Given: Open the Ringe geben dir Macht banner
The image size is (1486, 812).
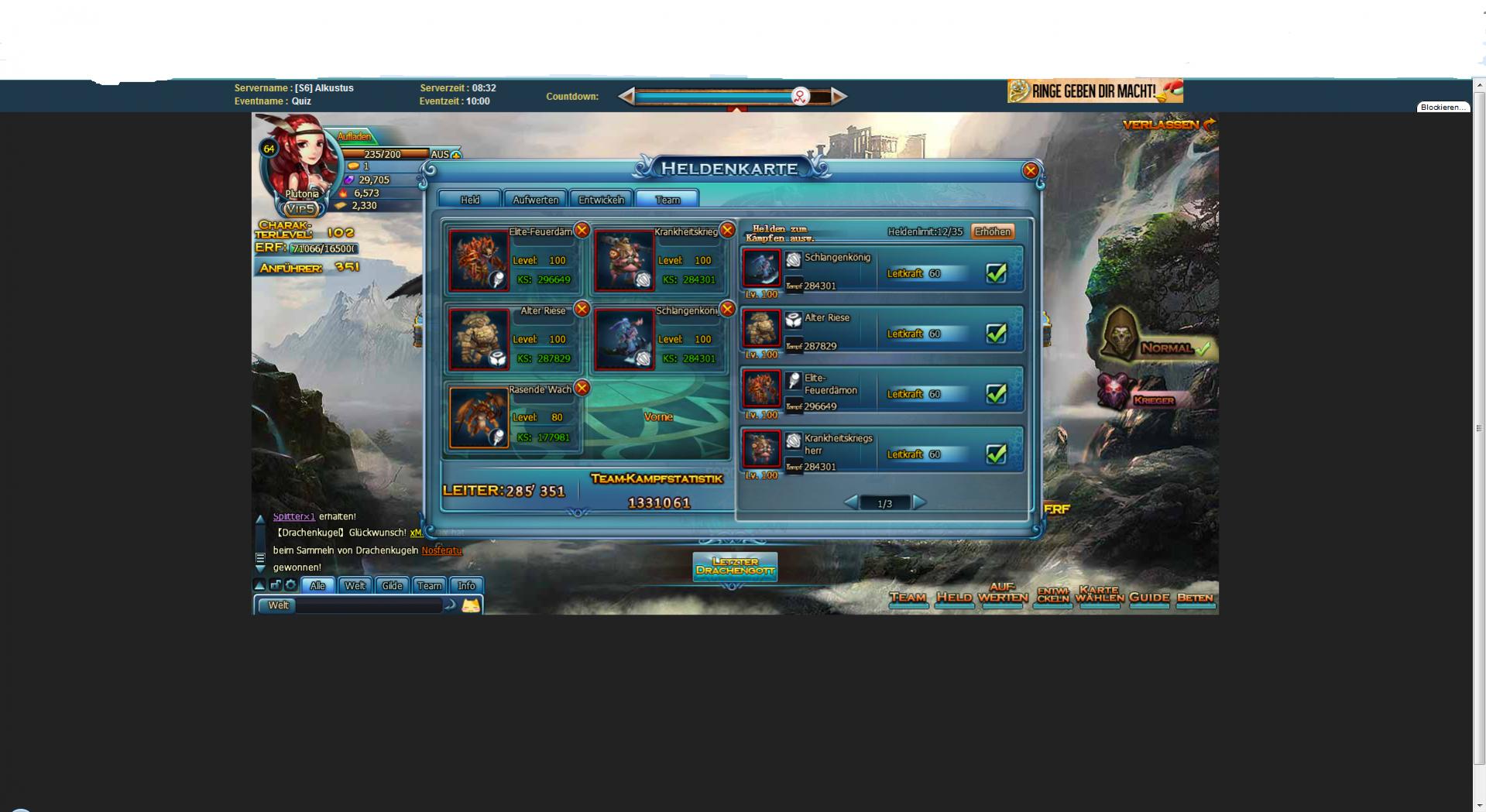Looking at the screenshot, I should pos(1094,91).
